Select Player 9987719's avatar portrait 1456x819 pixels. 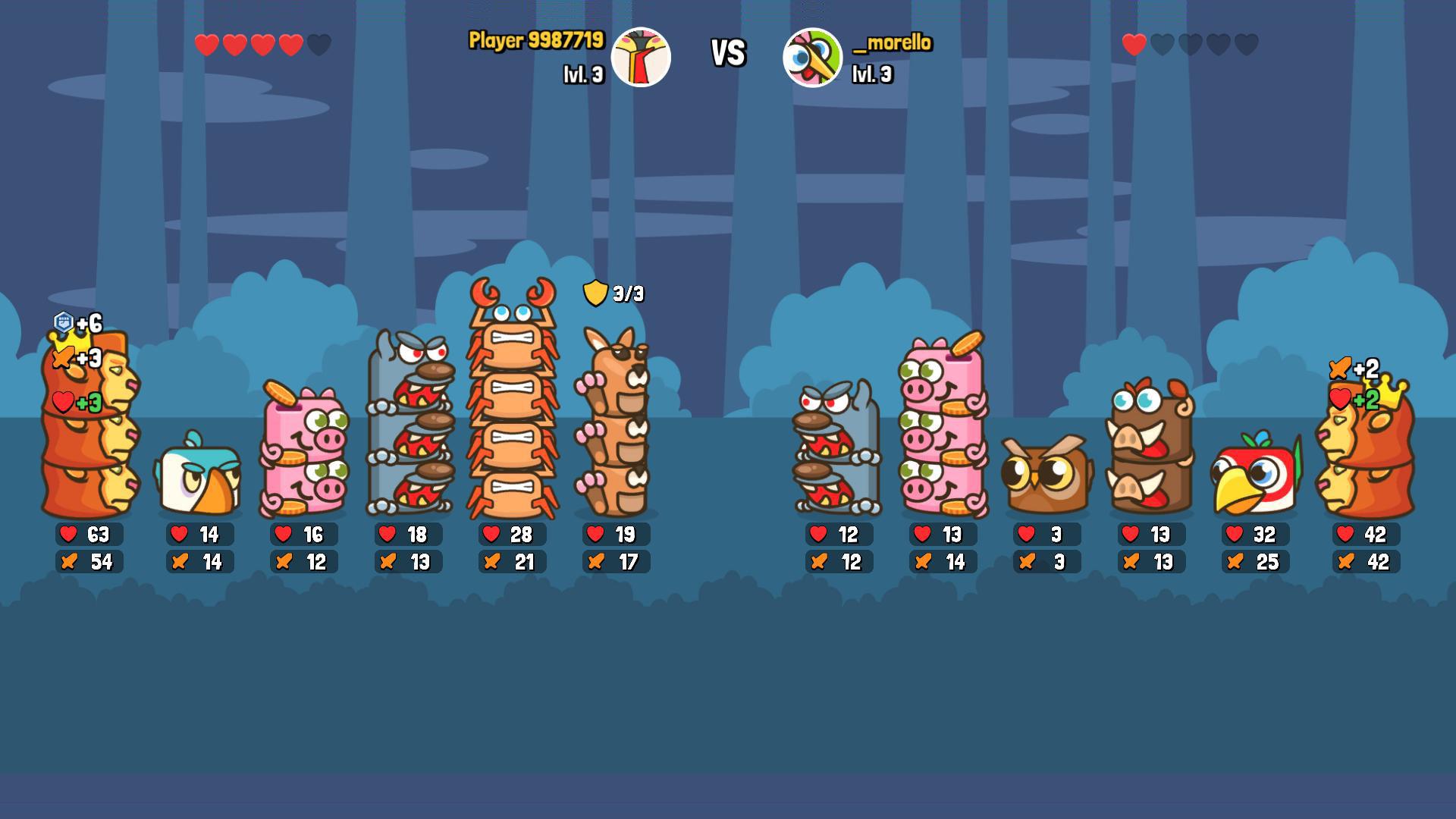point(642,56)
